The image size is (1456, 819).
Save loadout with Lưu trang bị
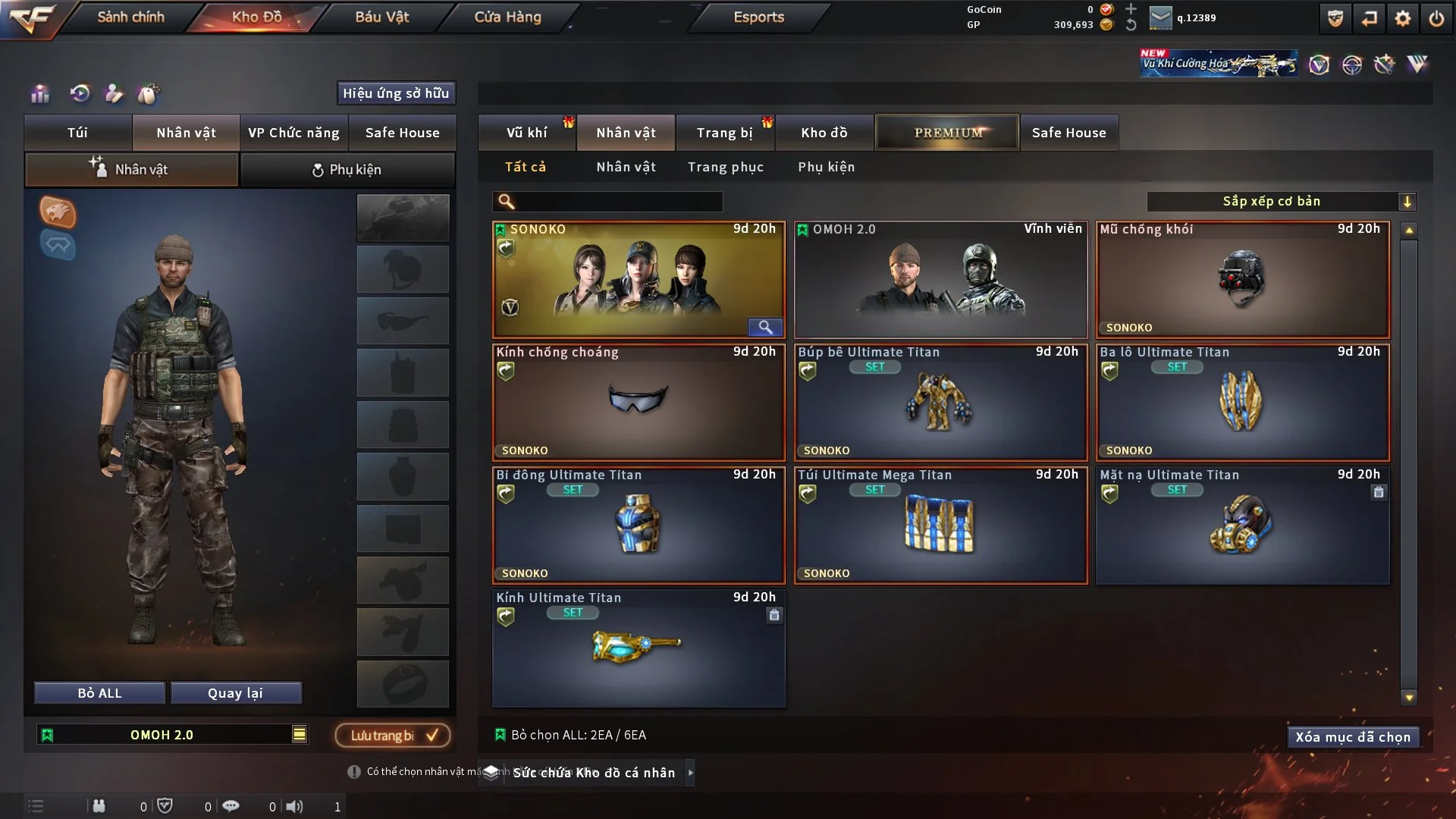point(393,735)
